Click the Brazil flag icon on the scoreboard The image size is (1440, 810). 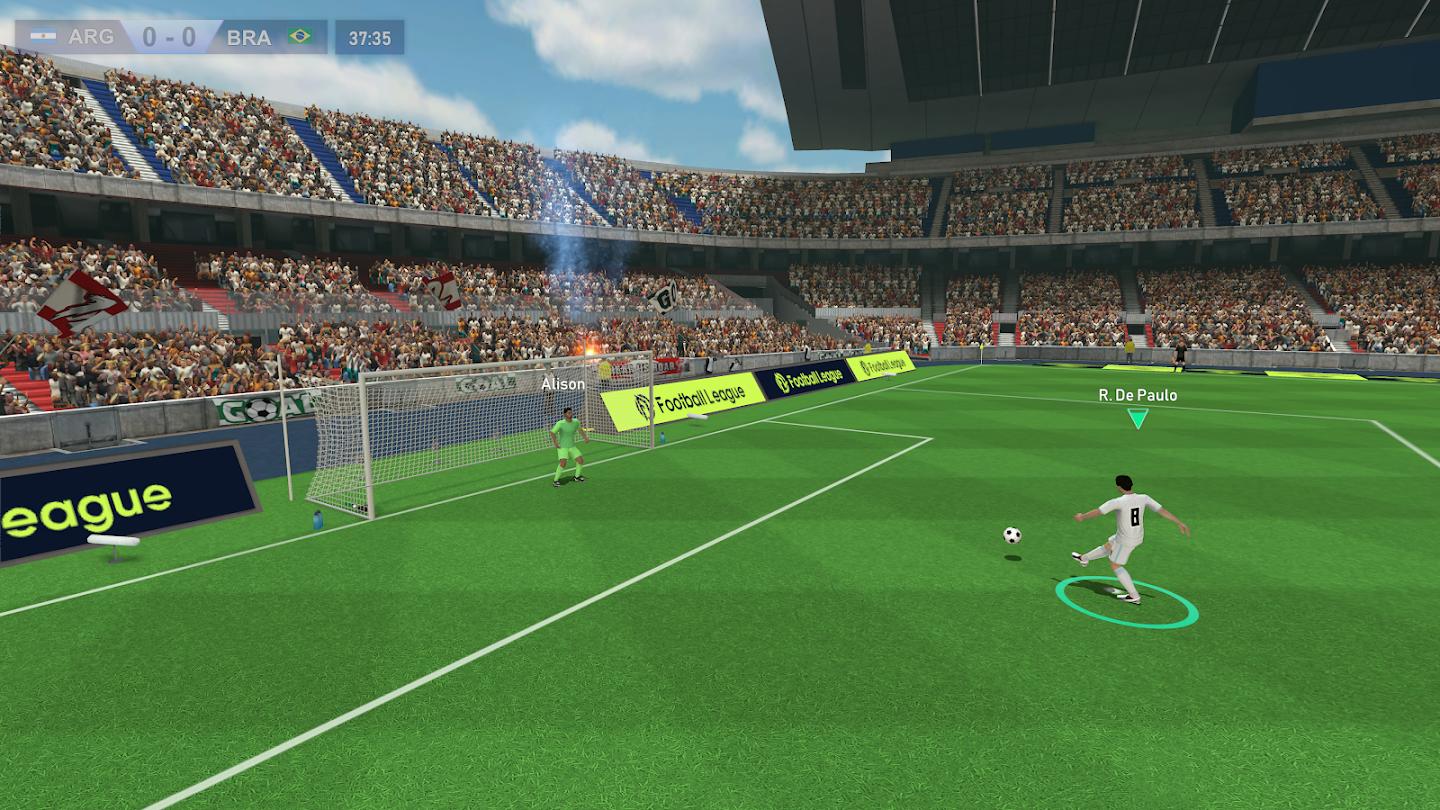pyautogui.click(x=300, y=37)
